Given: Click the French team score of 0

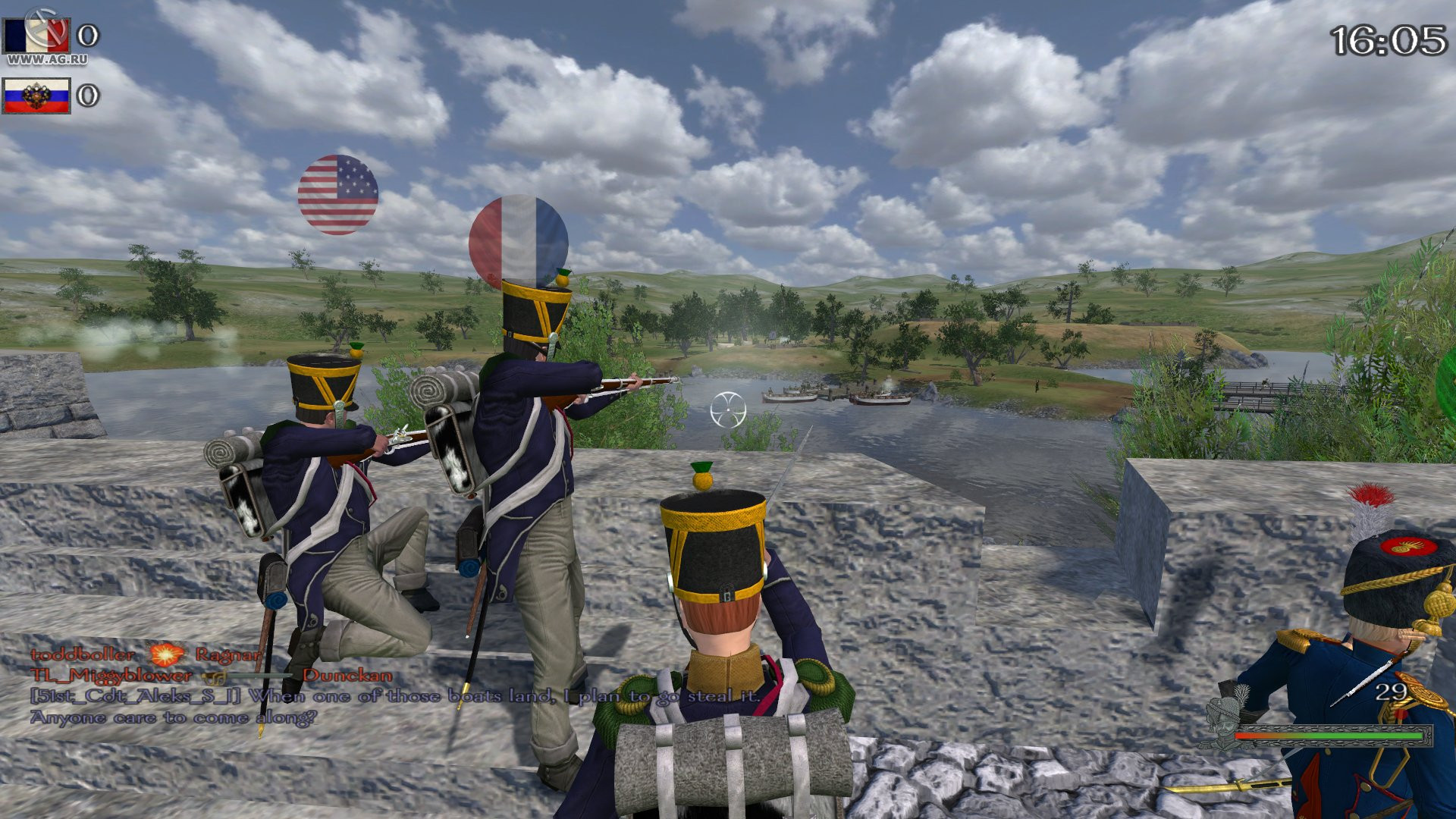Looking at the screenshot, I should coord(87,34).
